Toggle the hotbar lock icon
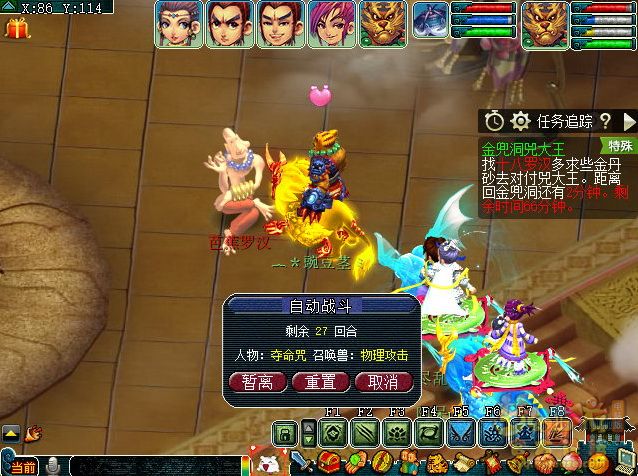 click(x=284, y=433)
